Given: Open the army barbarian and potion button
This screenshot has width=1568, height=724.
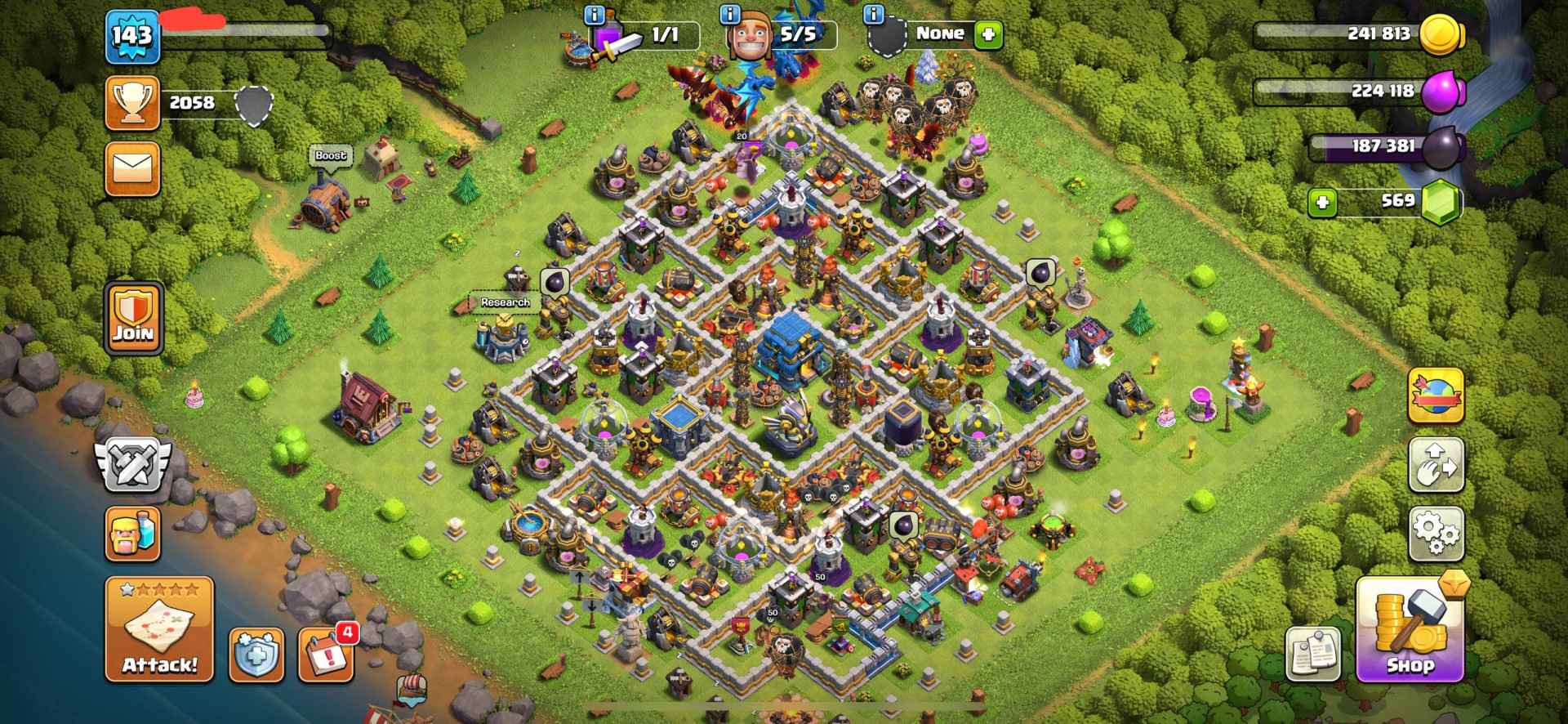Looking at the screenshot, I should pyautogui.click(x=132, y=534).
